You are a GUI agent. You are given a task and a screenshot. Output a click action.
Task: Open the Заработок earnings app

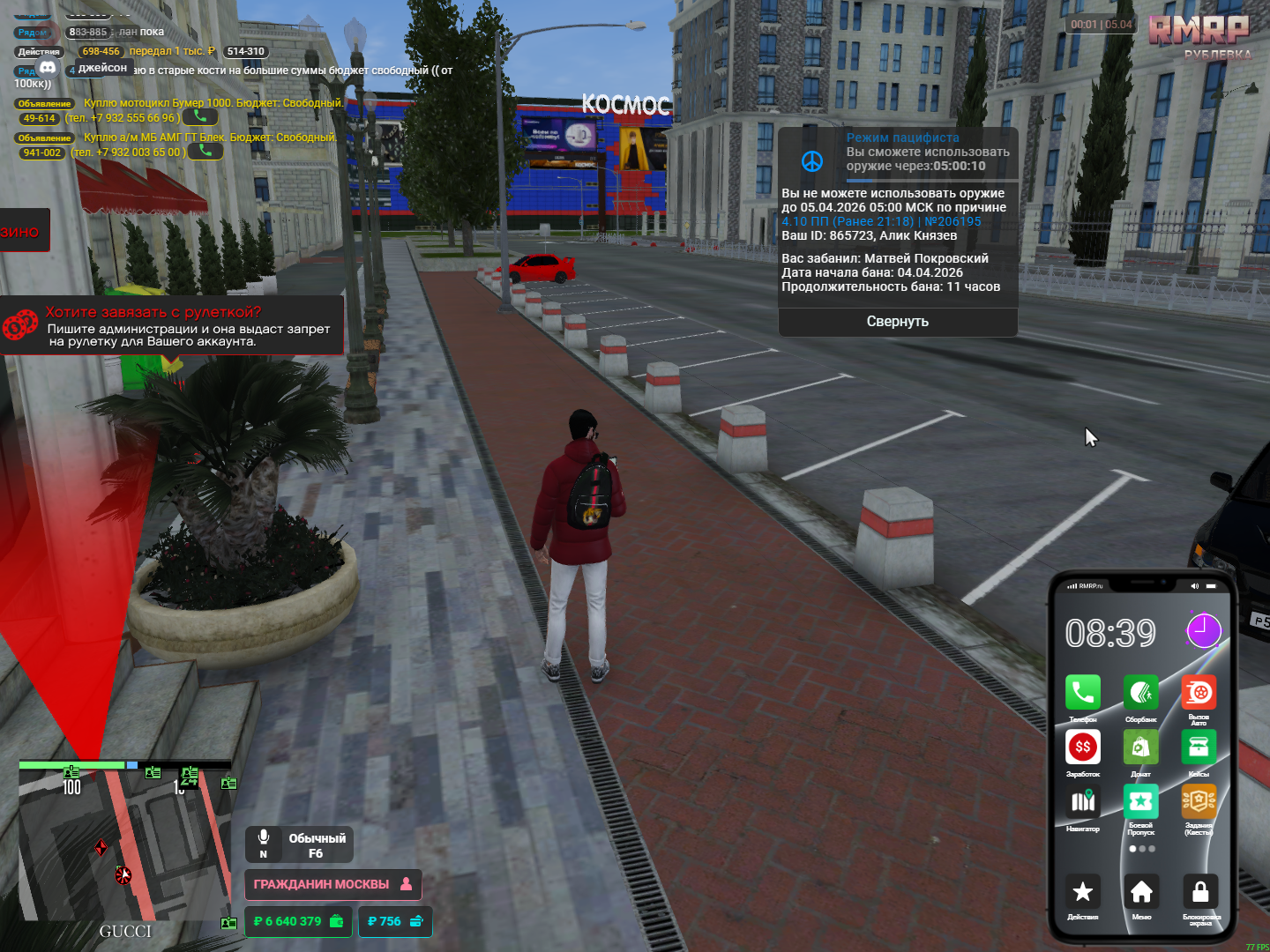point(1082,747)
